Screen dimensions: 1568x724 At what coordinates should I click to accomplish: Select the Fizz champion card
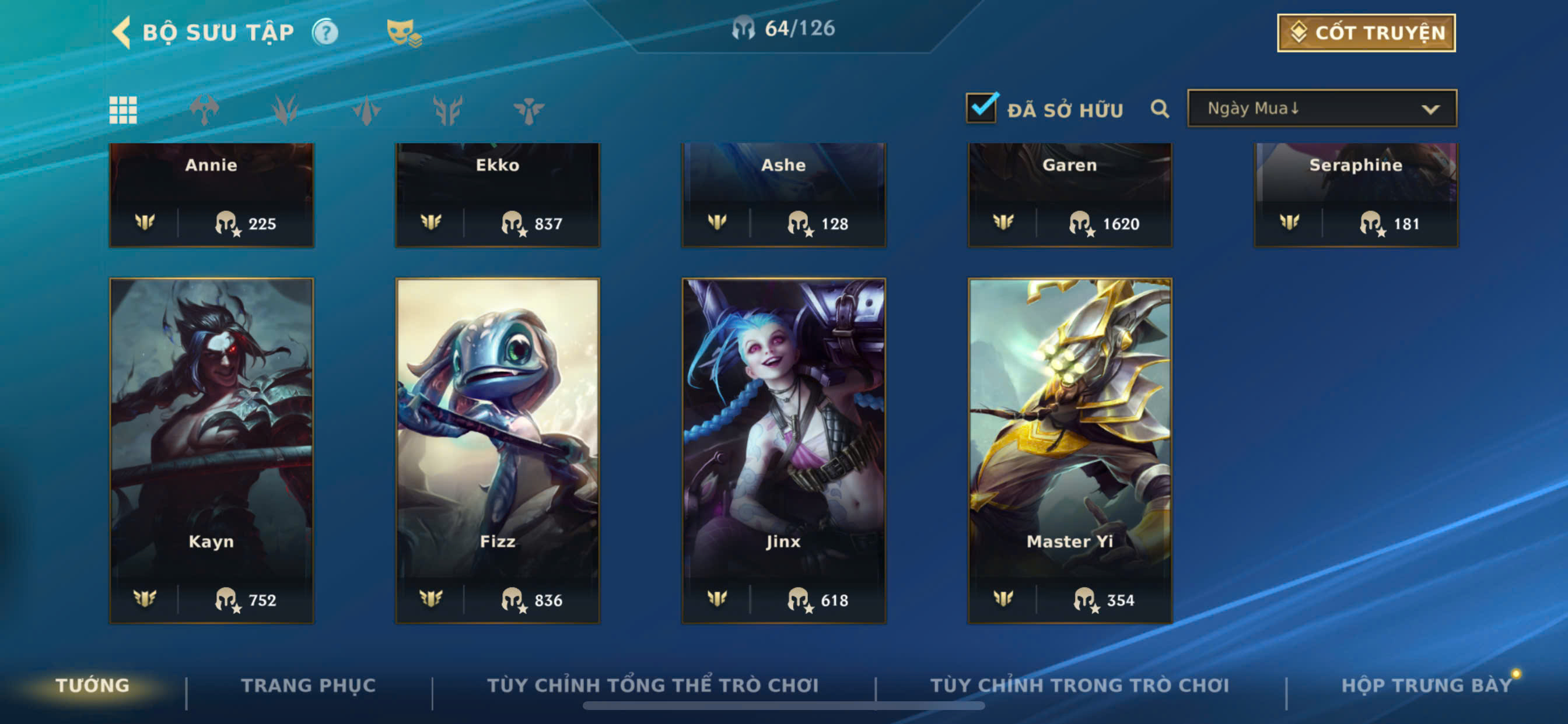(498, 450)
